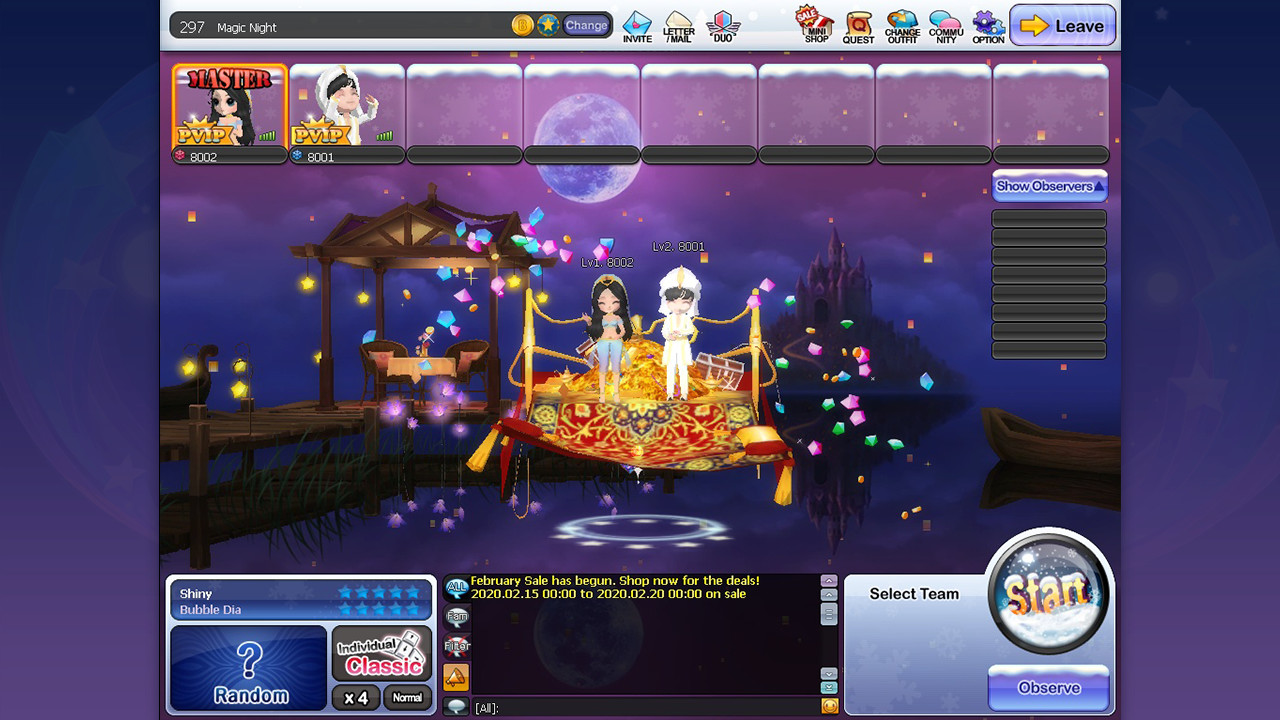Open the Community panel

(x=944, y=24)
